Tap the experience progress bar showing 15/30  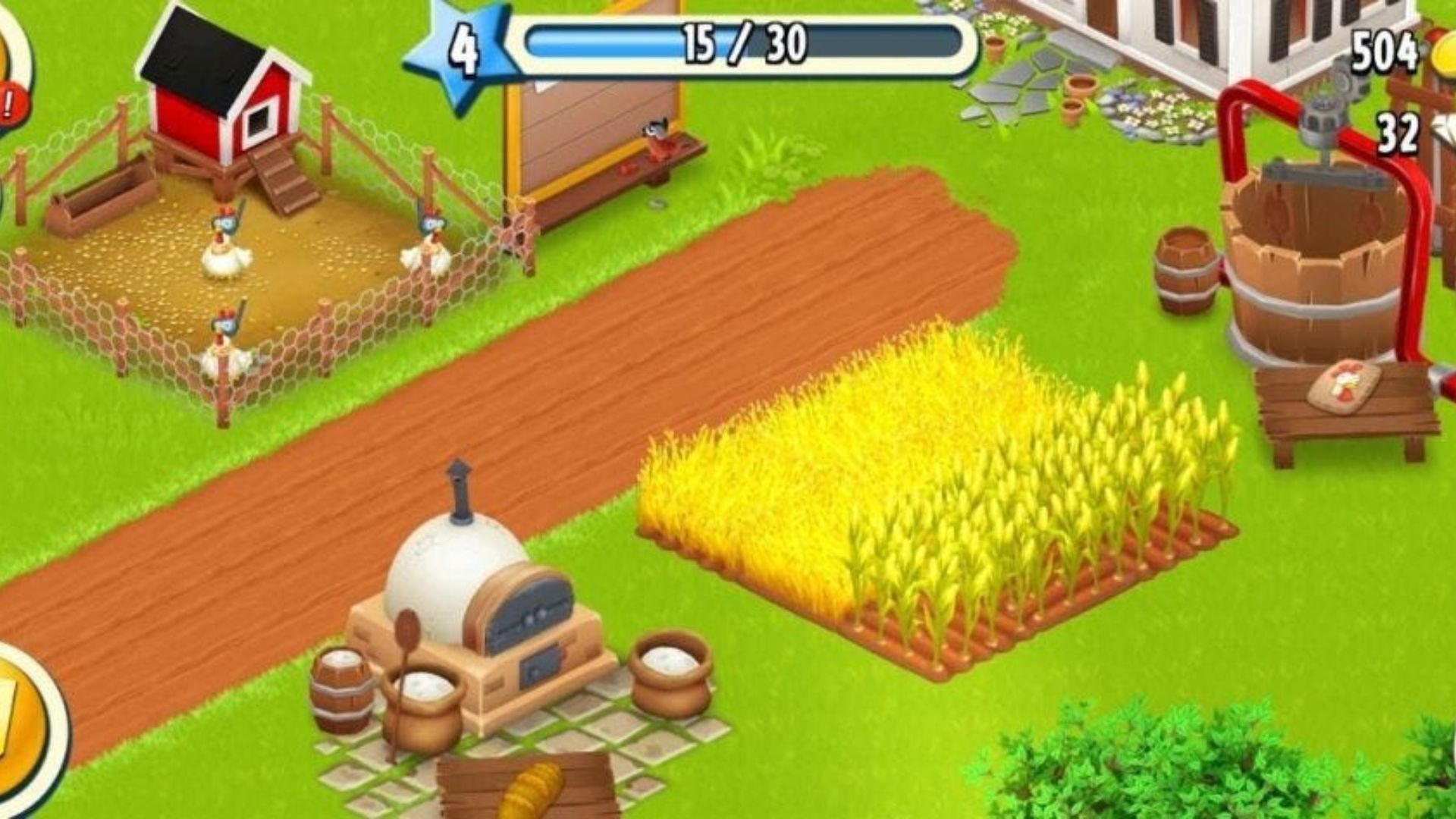click(x=739, y=45)
